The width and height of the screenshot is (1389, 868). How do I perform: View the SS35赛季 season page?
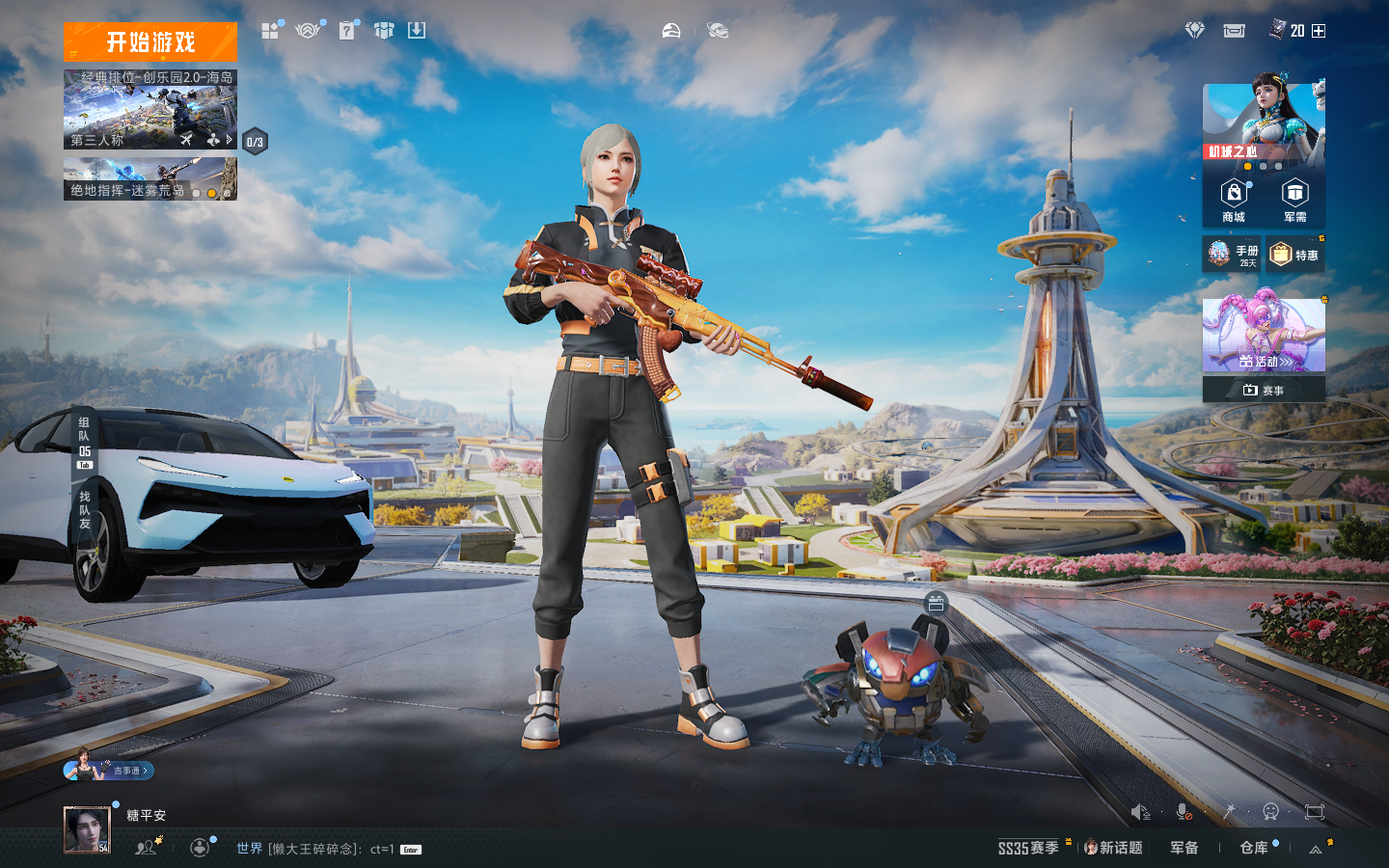tap(1028, 848)
